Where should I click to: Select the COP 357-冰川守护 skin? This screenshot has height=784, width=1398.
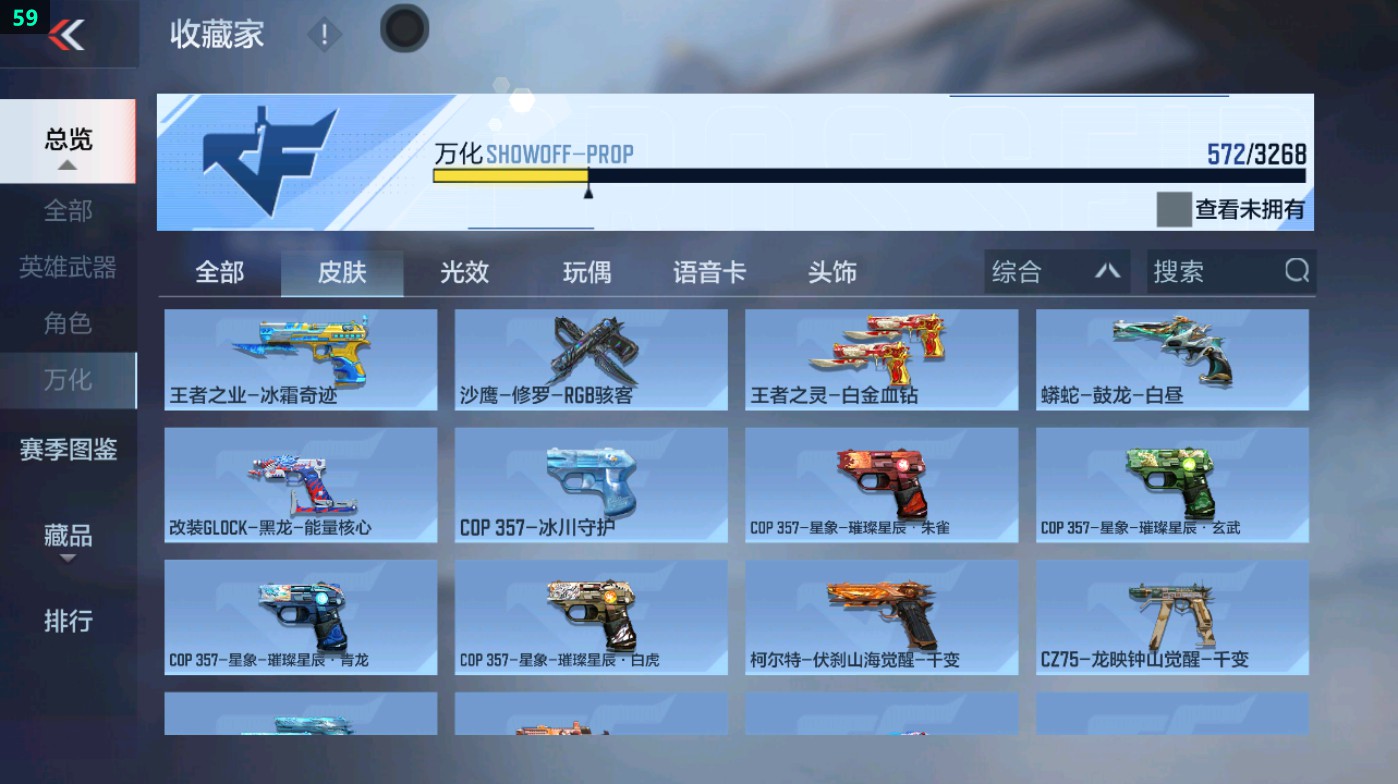click(x=589, y=484)
